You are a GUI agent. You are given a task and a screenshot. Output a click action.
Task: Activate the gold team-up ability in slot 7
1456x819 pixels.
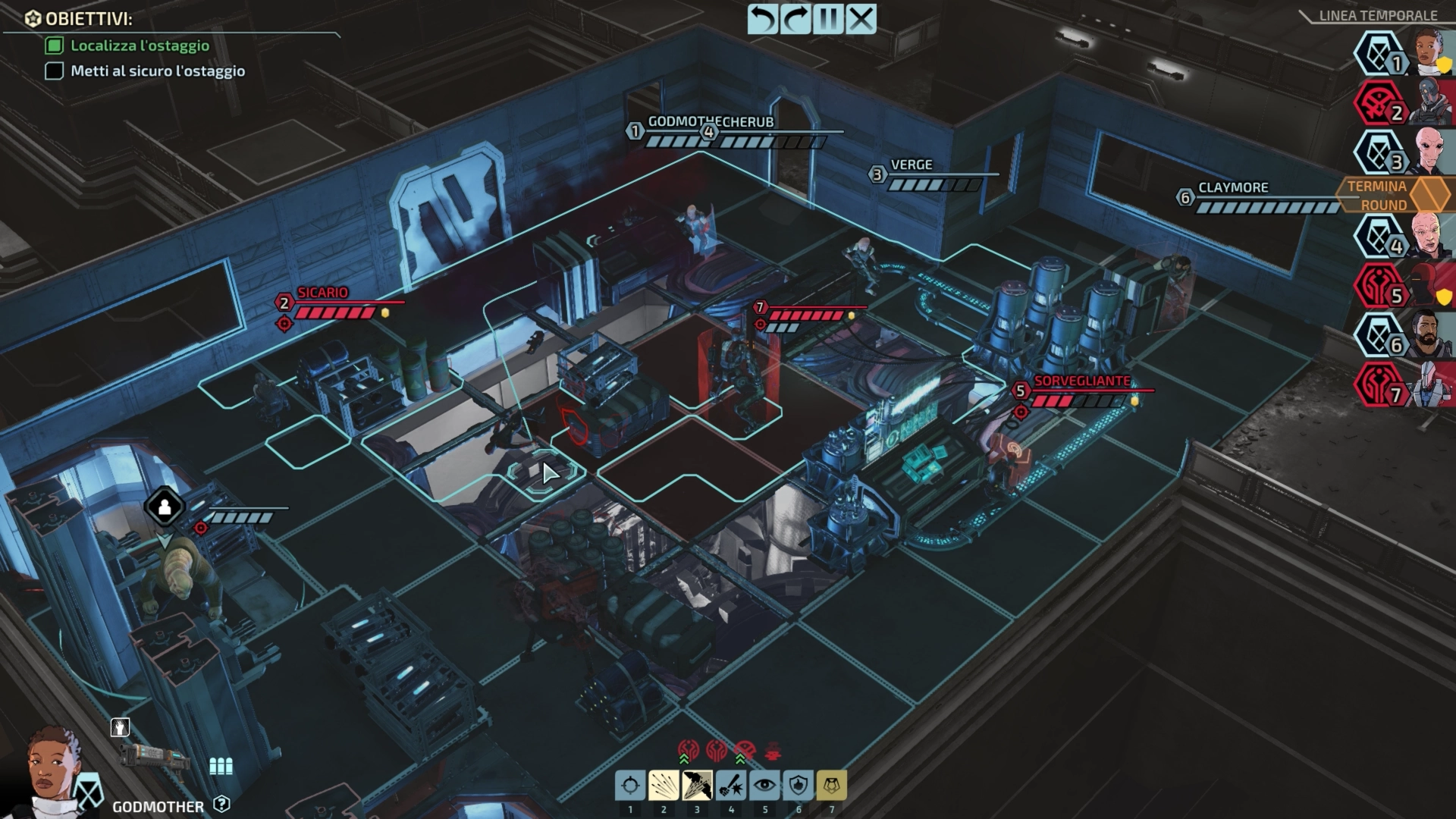pyautogui.click(x=831, y=786)
